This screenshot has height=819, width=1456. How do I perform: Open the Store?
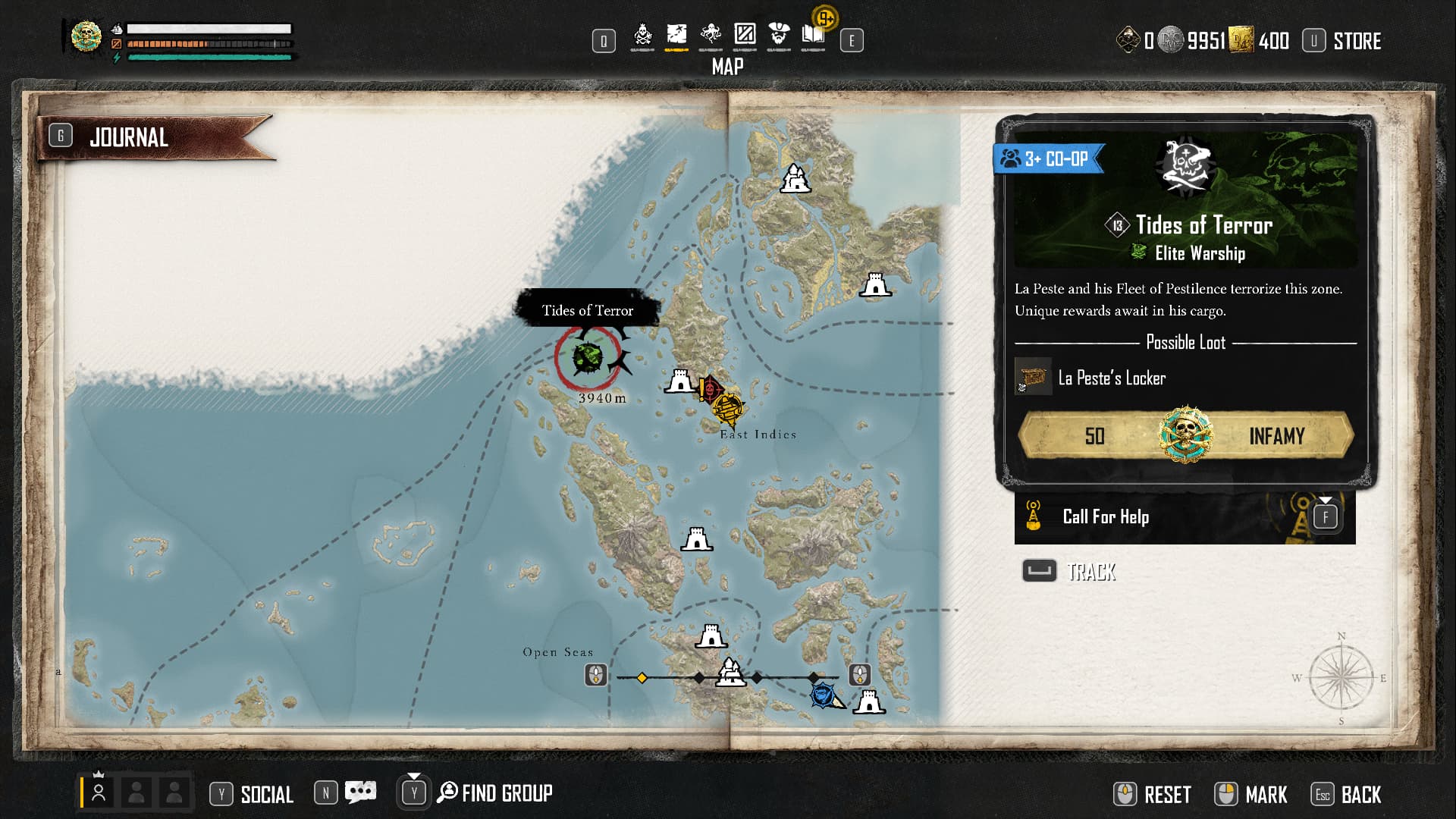[x=1357, y=41]
